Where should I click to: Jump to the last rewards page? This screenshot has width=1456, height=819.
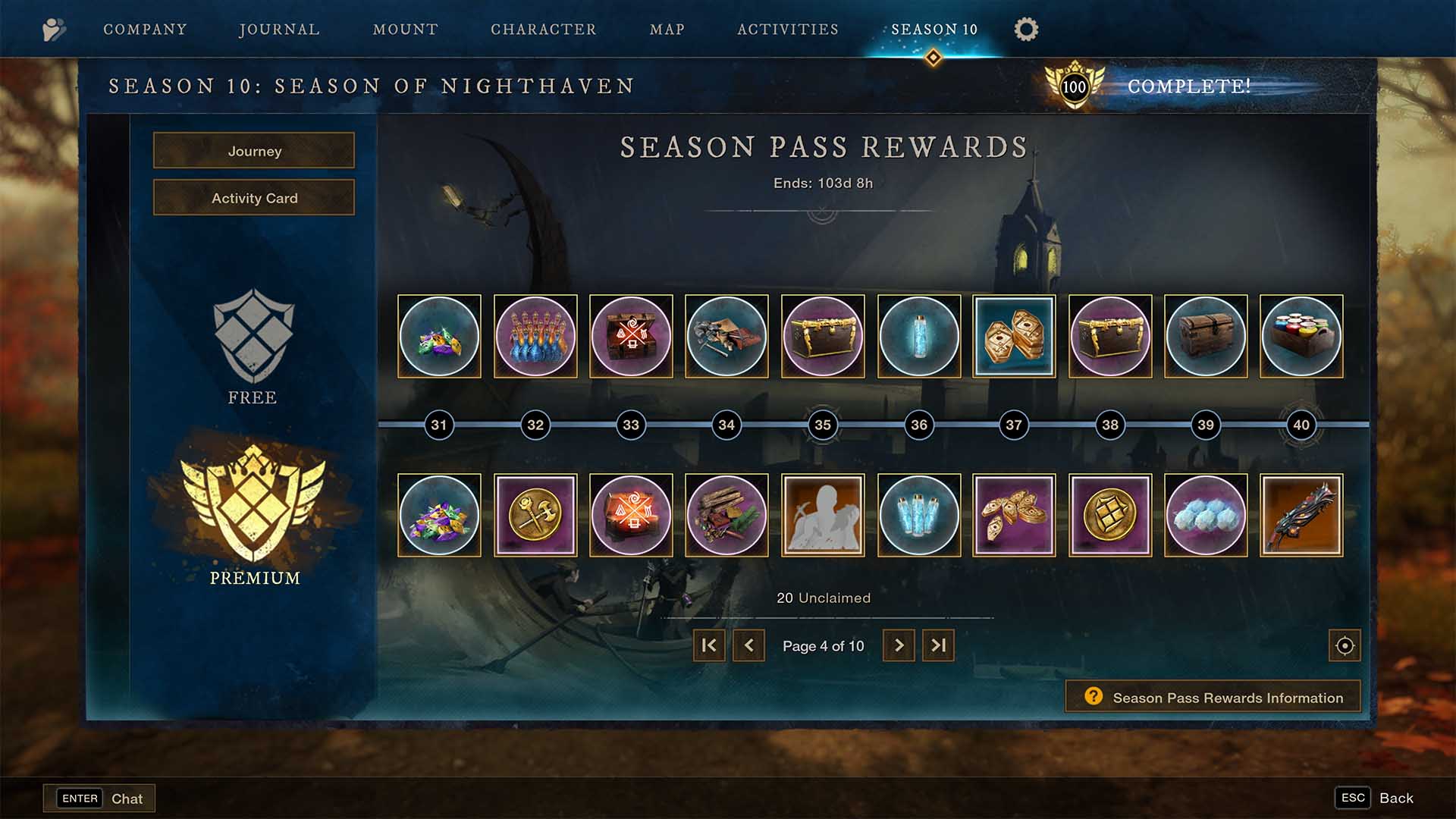tap(938, 645)
